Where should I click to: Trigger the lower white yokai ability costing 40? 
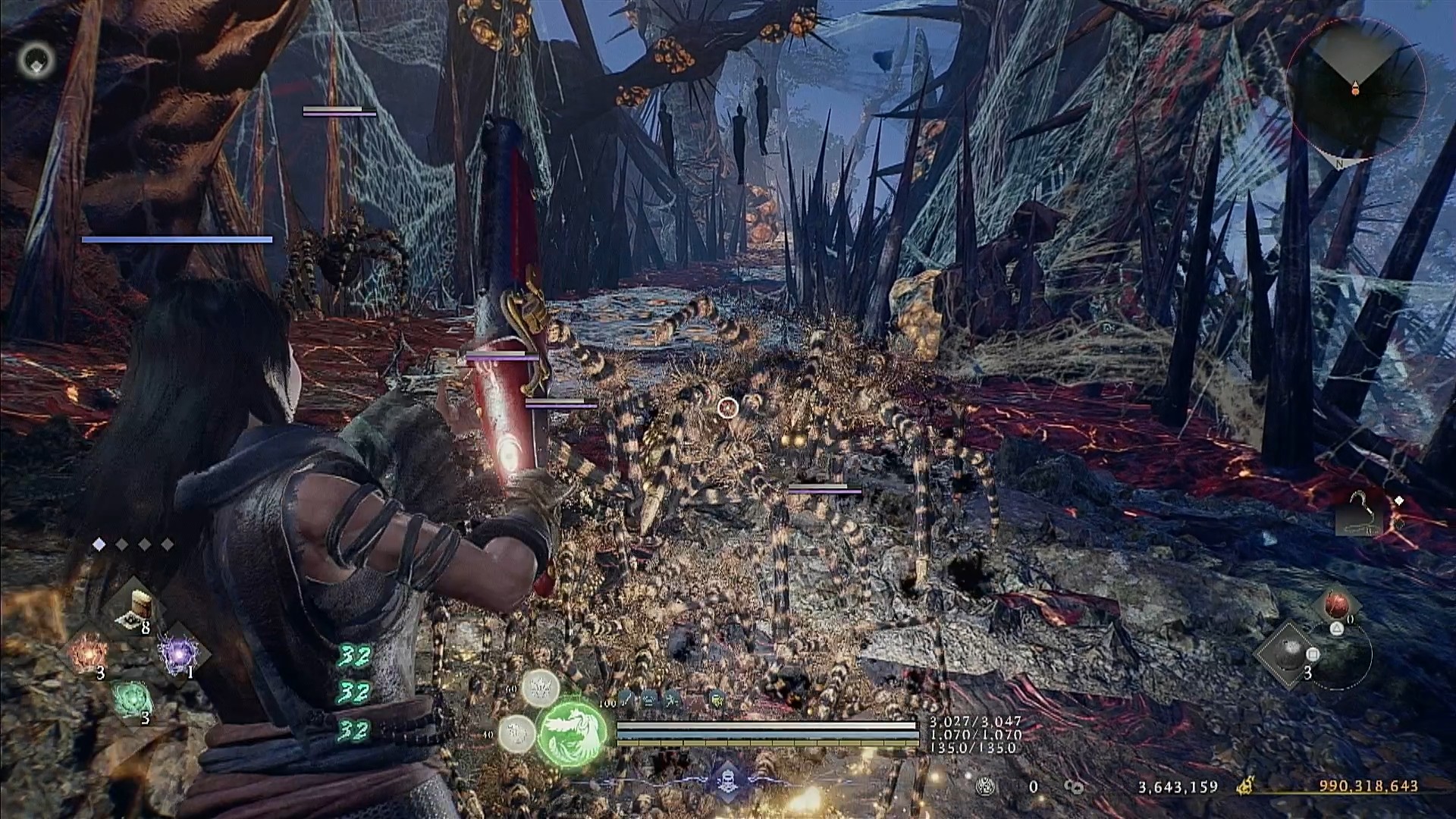point(517,733)
